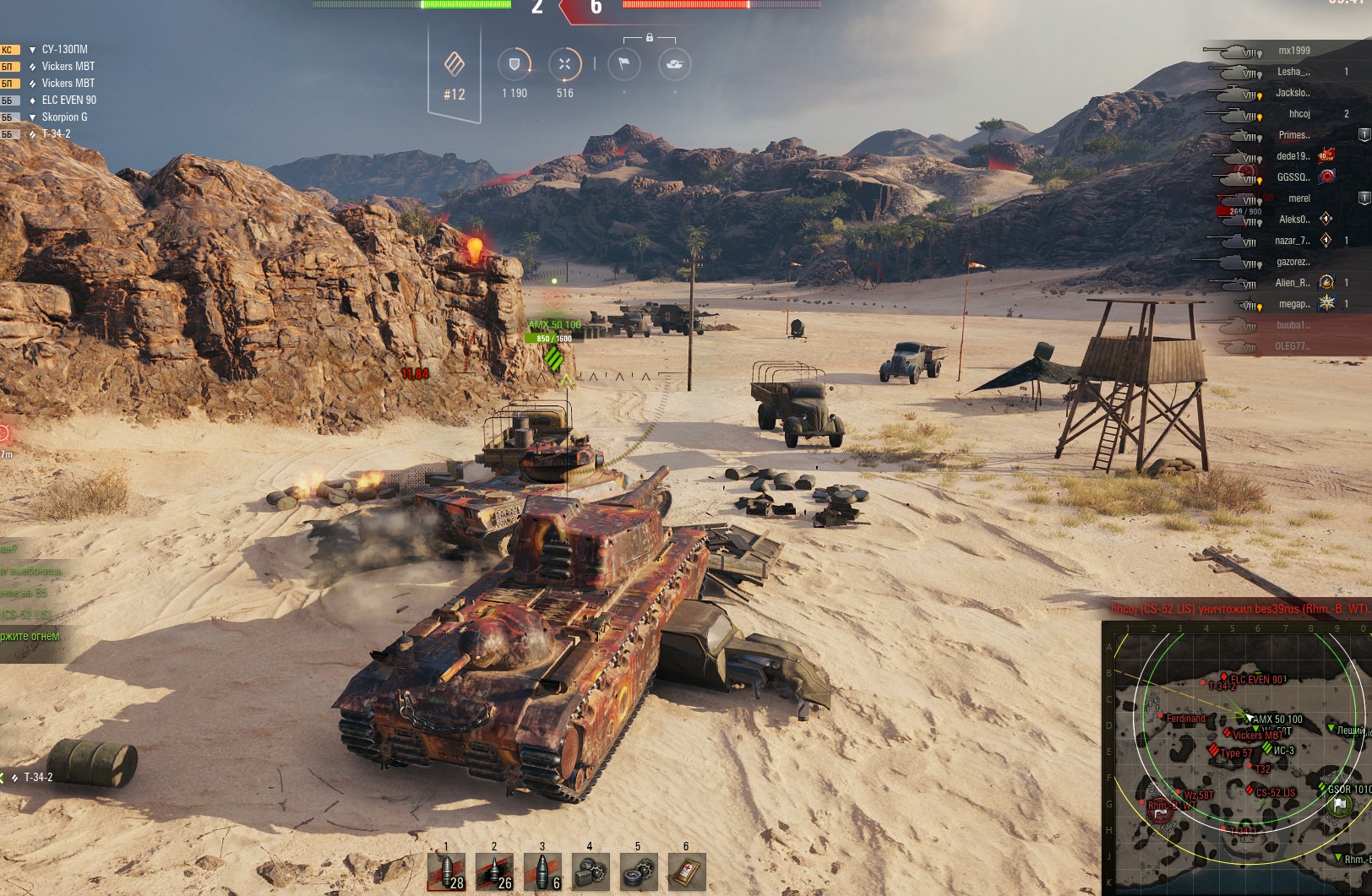Select Skorpion G in the left vehicle list
1372x896 pixels.
pyautogui.click(x=64, y=117)
